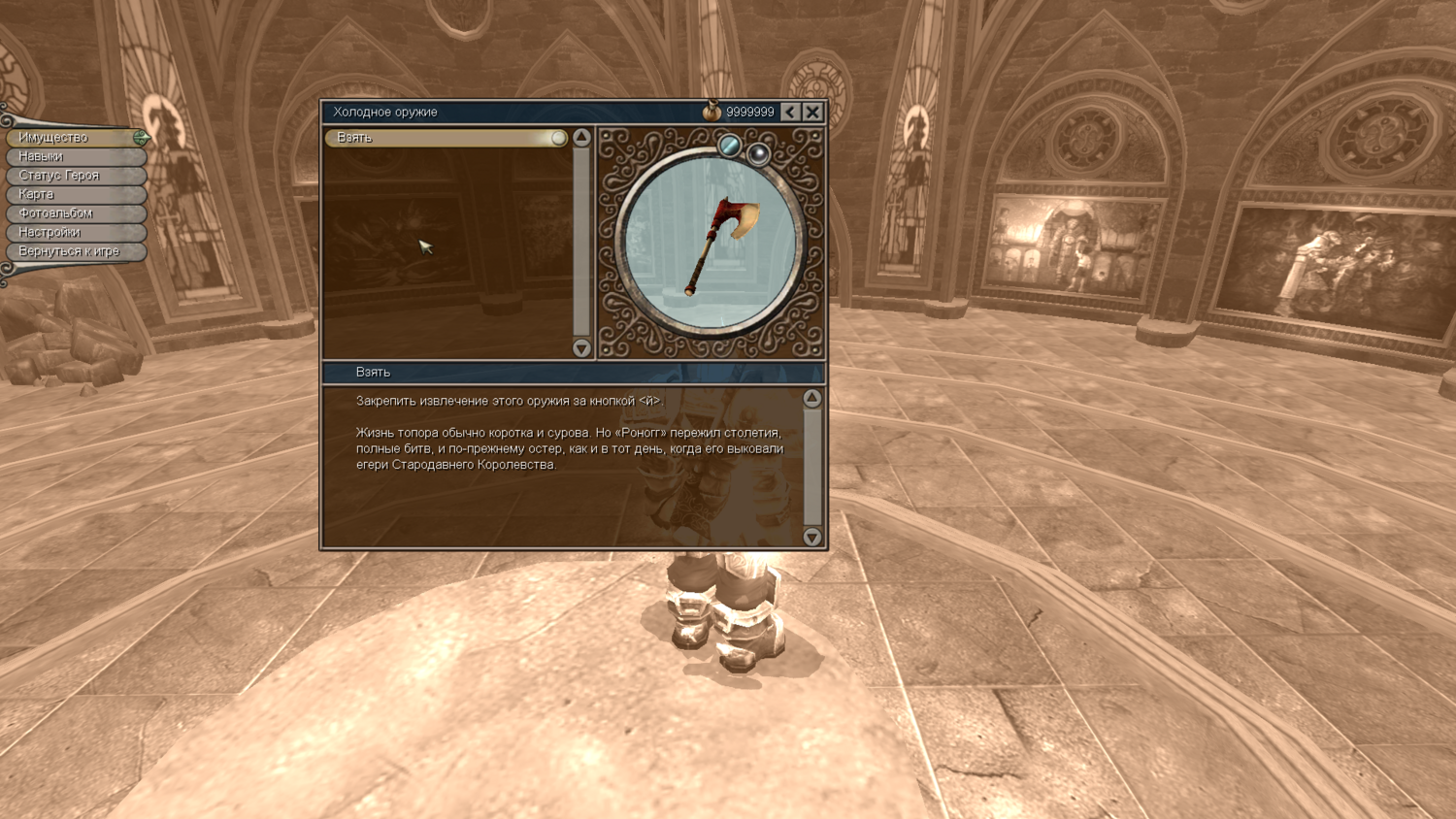1456x819 pixels.
Task: Show the Карта menu entry
Action: [x=73, y=194]
